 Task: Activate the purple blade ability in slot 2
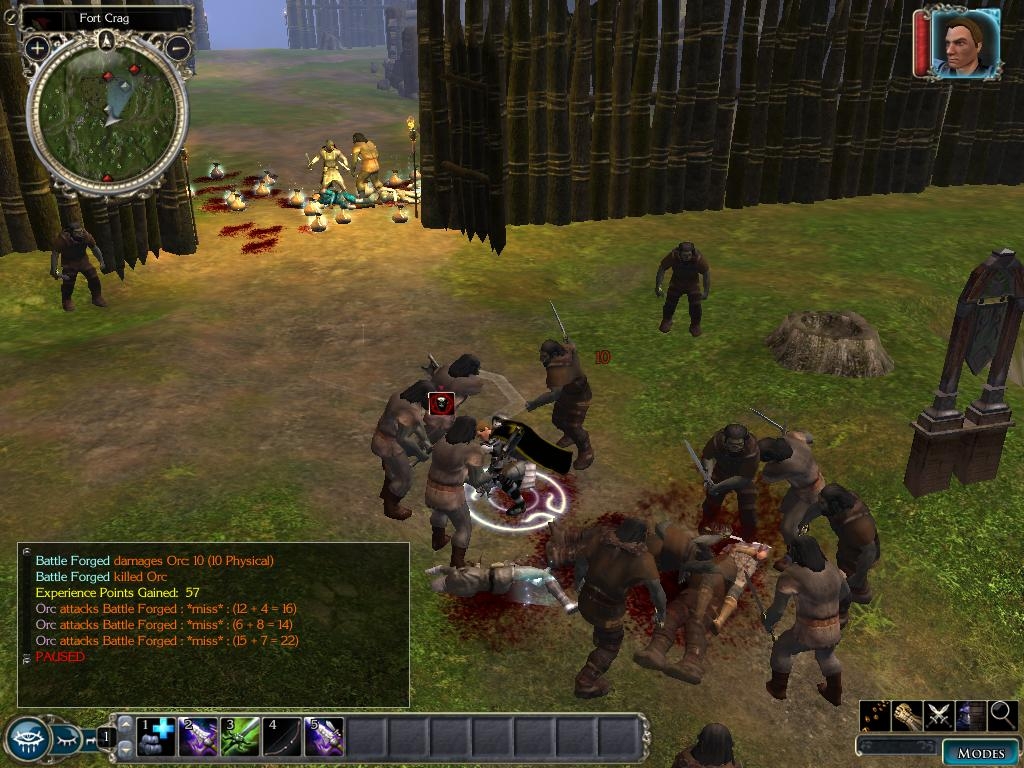point(199,736)
